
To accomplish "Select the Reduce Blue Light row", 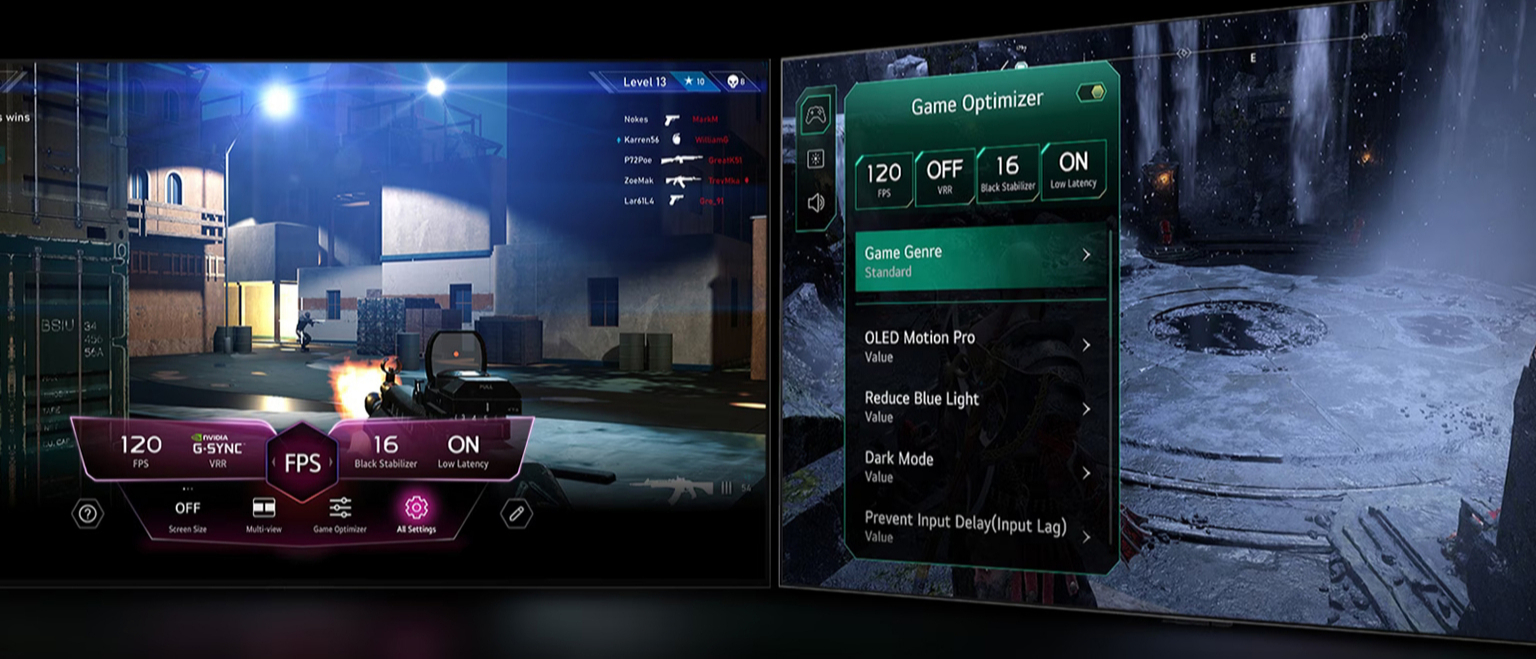I will point(979,406).
